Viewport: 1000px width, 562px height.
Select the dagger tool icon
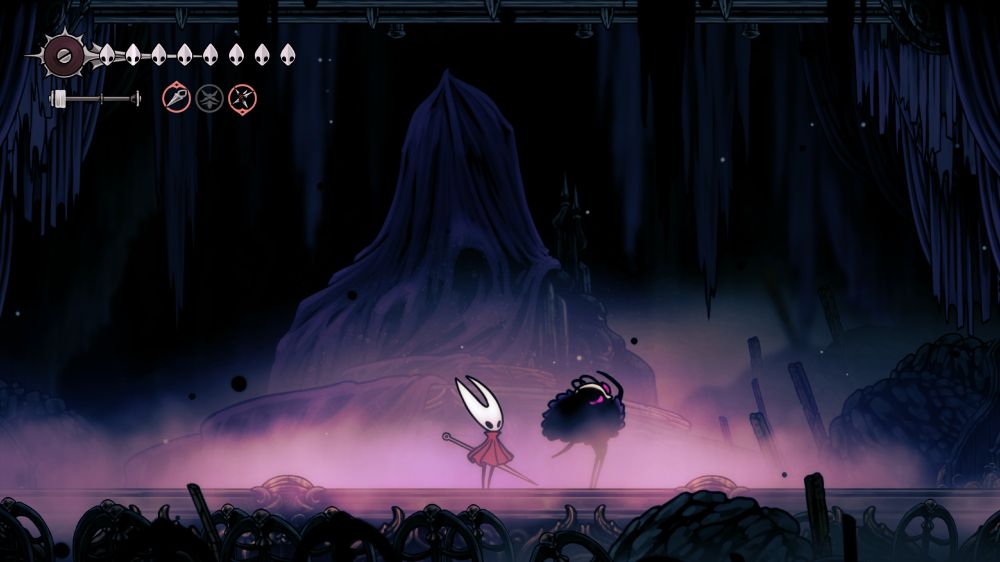click(x=177, y=98)
